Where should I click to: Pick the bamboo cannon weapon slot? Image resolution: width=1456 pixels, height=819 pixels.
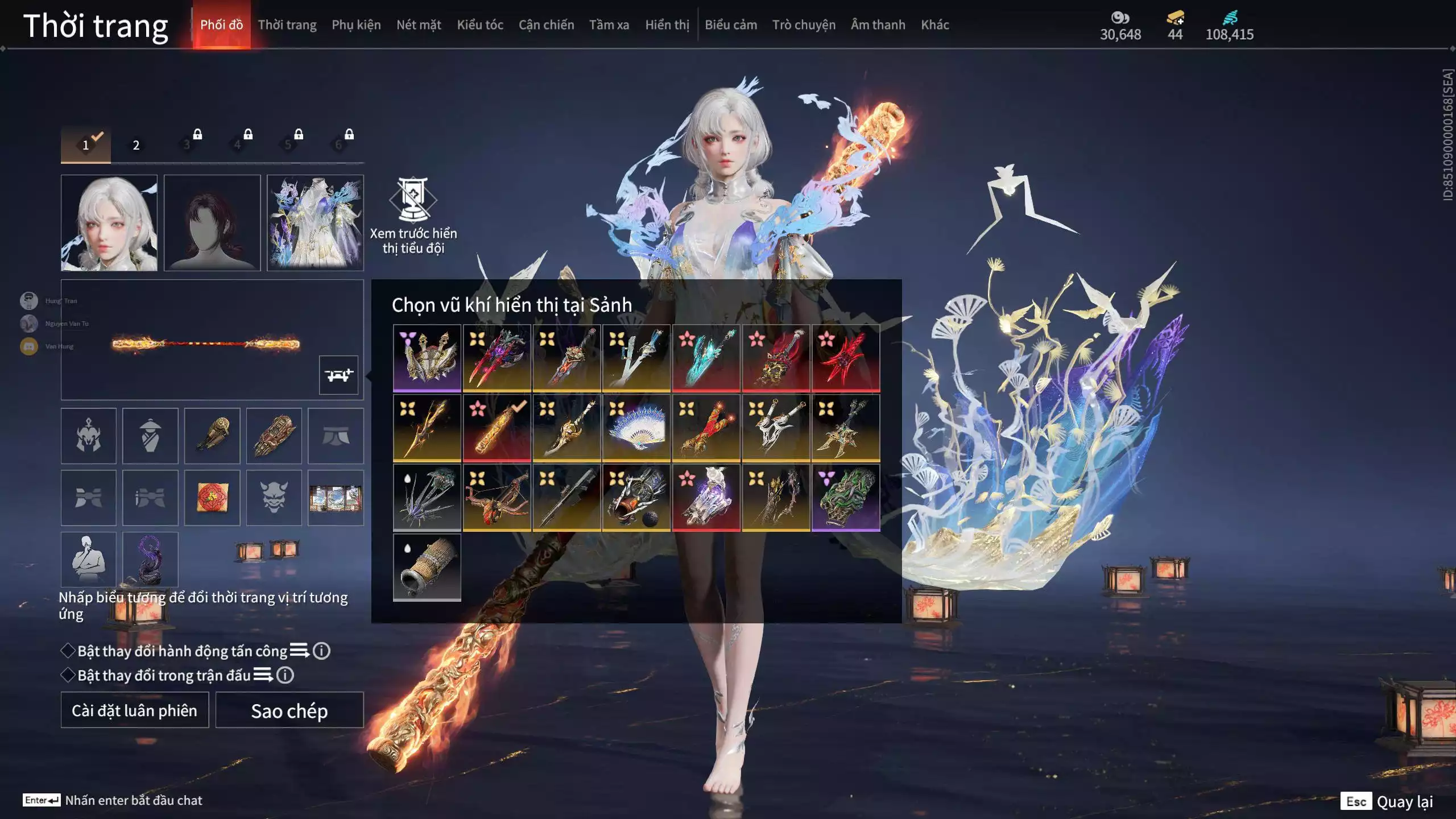click(x=427, y=567)
